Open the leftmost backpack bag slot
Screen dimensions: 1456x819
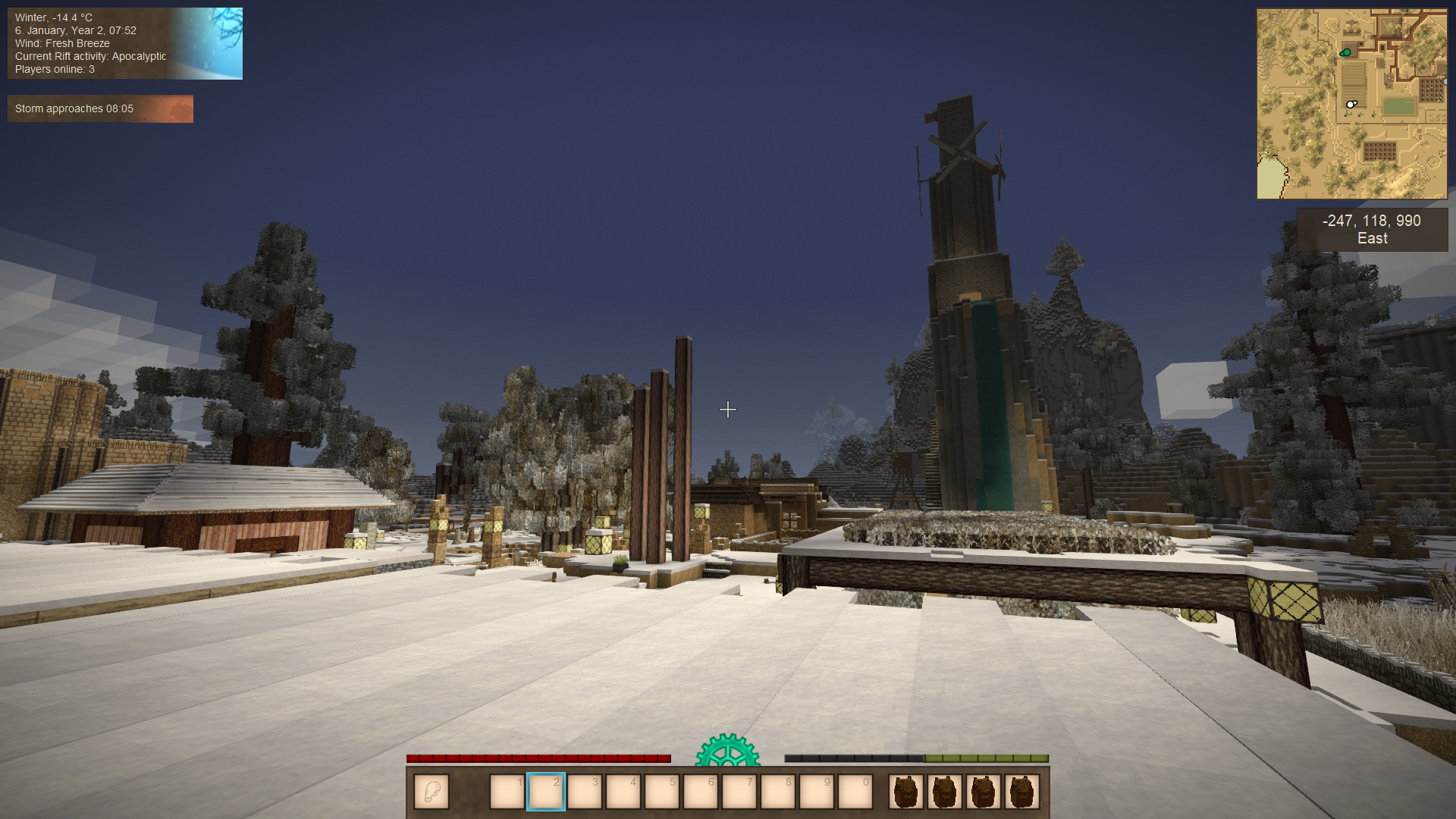pos(906,792)
